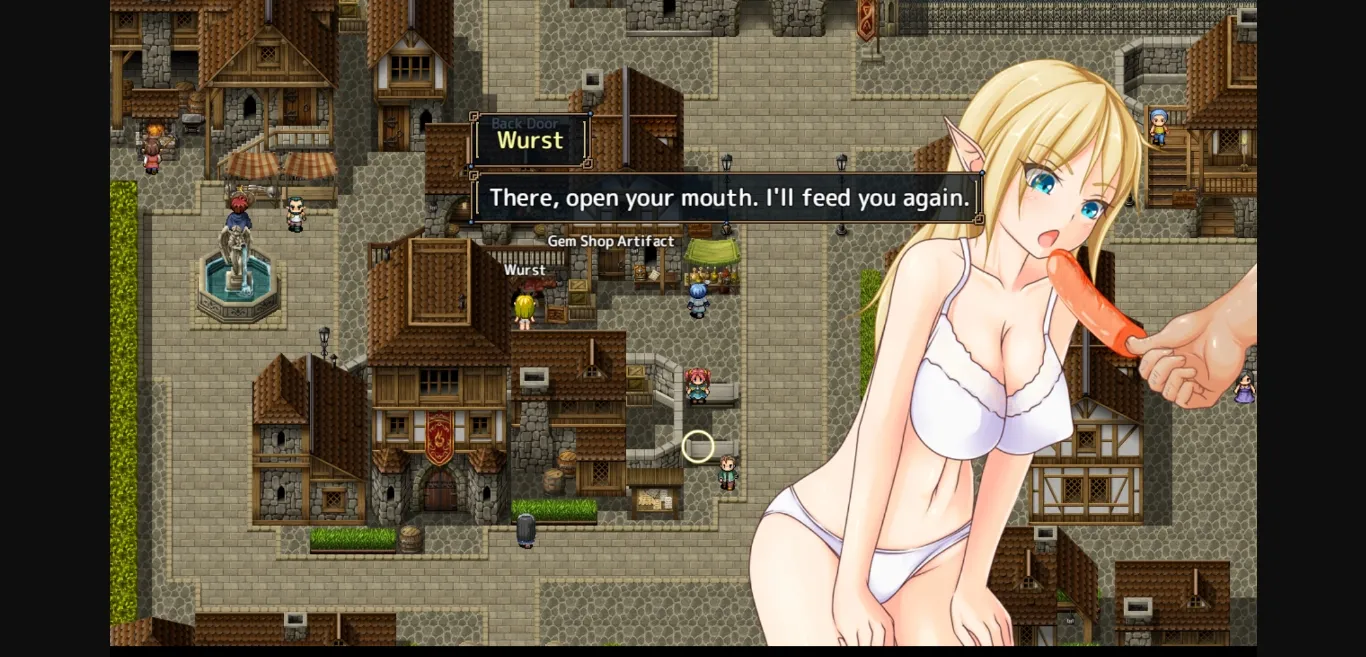Viewport: 1366px width, 657px height.
Task: Advance the "open your mouth" dialogue box
Action: [727, 198]
